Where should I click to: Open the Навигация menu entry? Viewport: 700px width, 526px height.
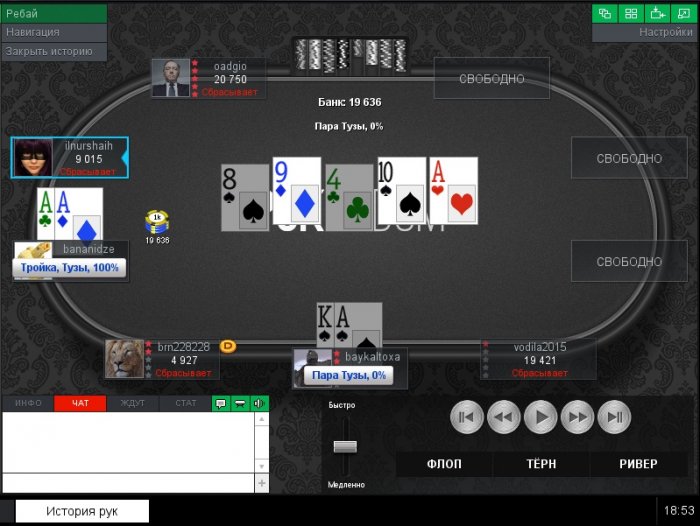pos(53,32)
